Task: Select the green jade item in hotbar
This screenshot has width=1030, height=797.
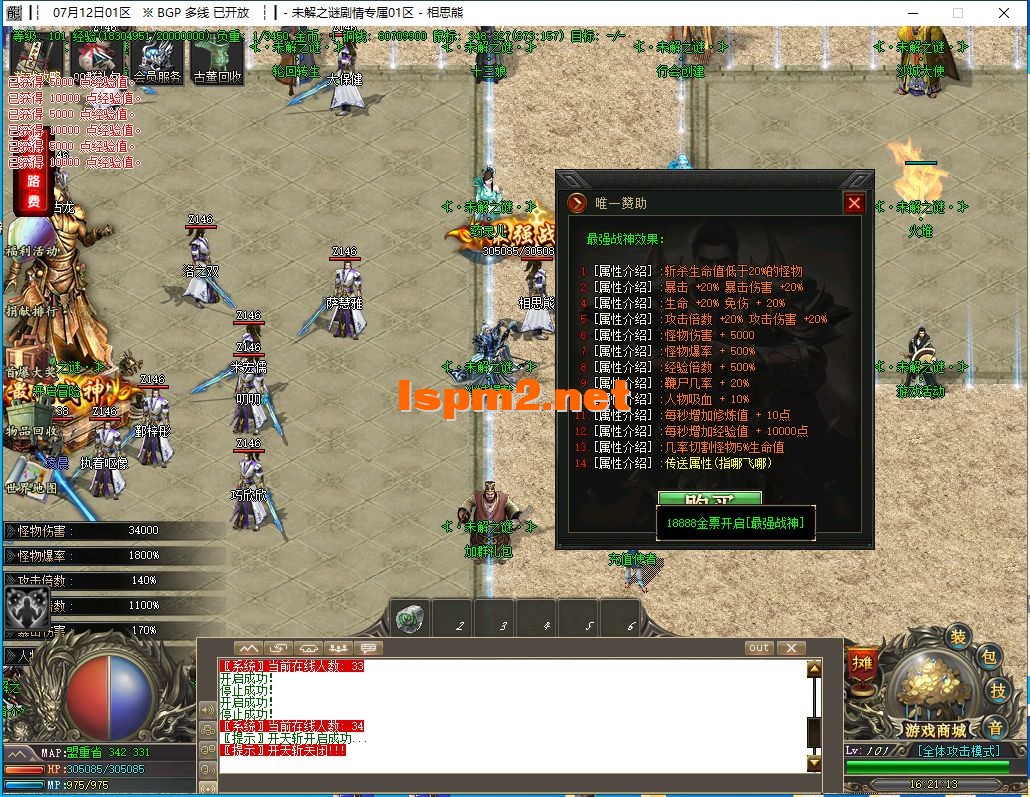Action: 409,617
